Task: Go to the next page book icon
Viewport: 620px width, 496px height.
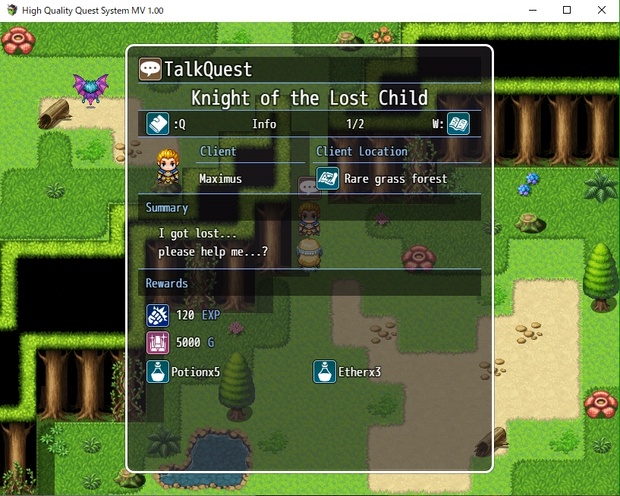Action: (x=458, y=124)
